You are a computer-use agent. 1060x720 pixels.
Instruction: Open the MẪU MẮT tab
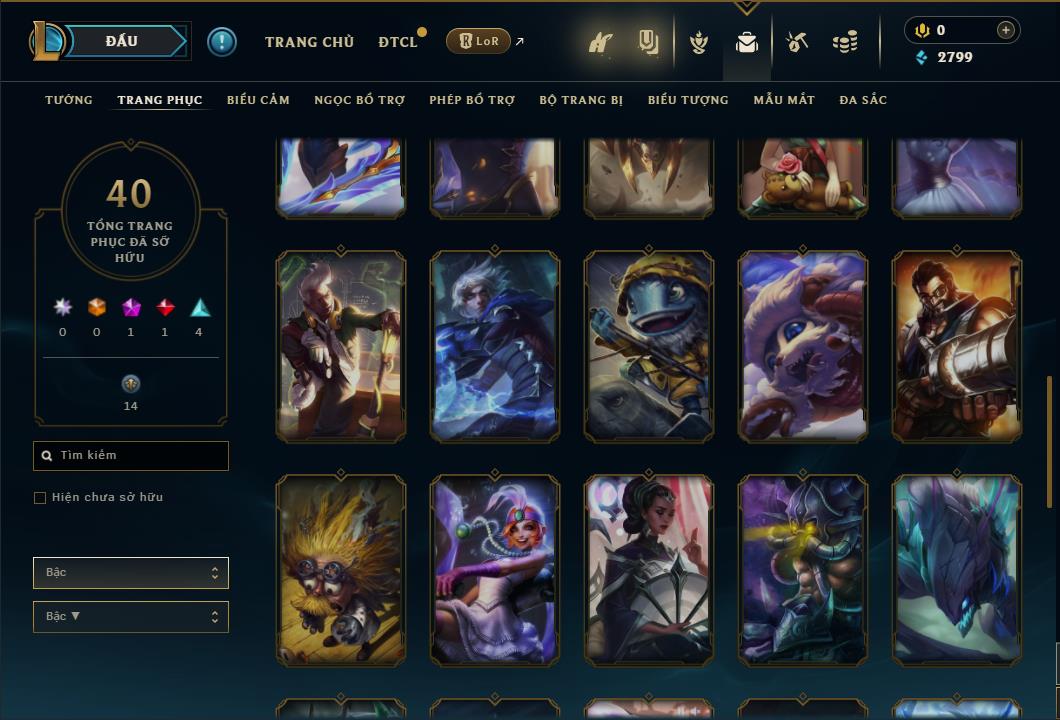pyautogui.click(x=784, y=100)
